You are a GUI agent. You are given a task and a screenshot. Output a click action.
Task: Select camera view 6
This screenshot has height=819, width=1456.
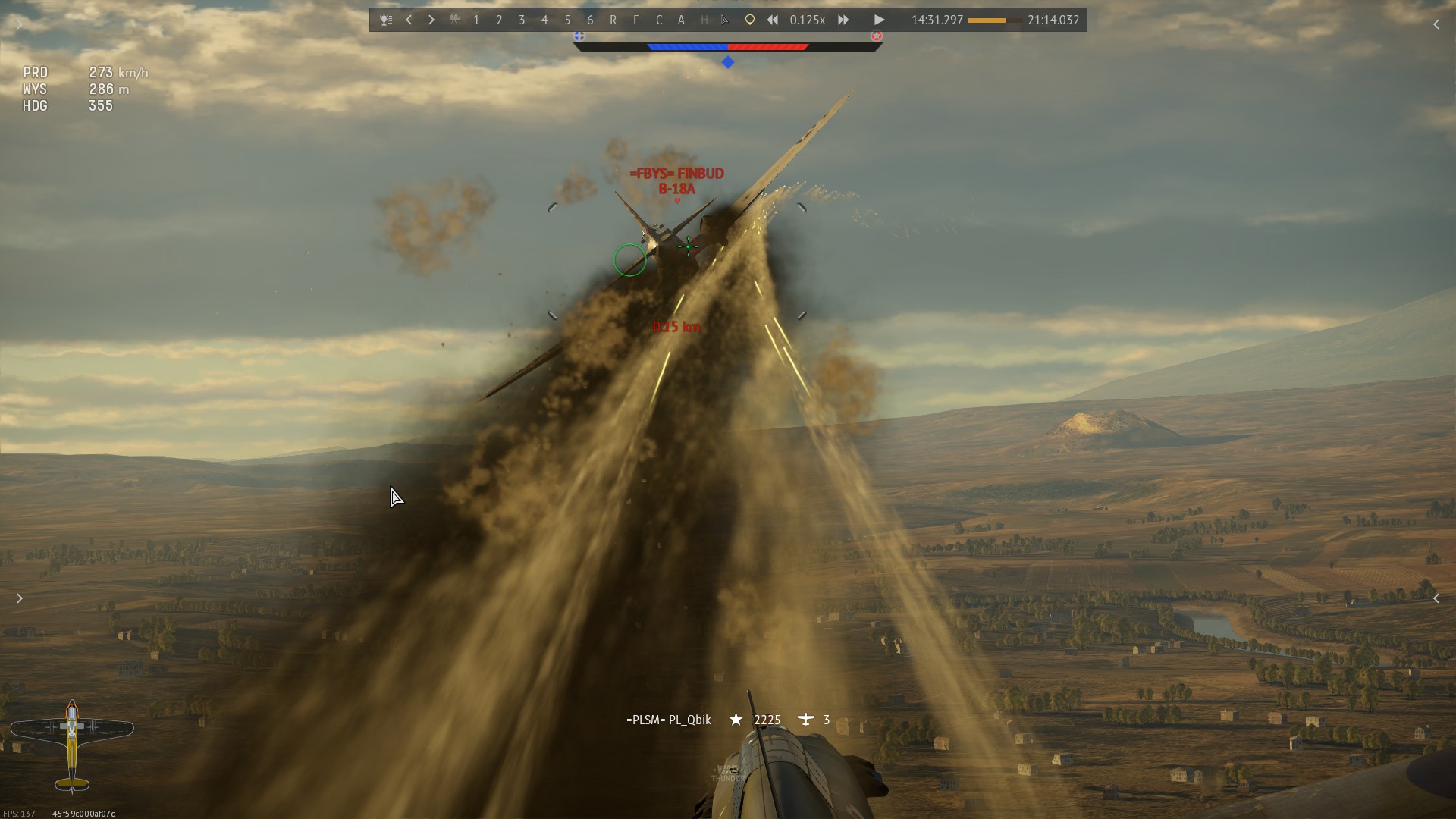coord(590,20)
